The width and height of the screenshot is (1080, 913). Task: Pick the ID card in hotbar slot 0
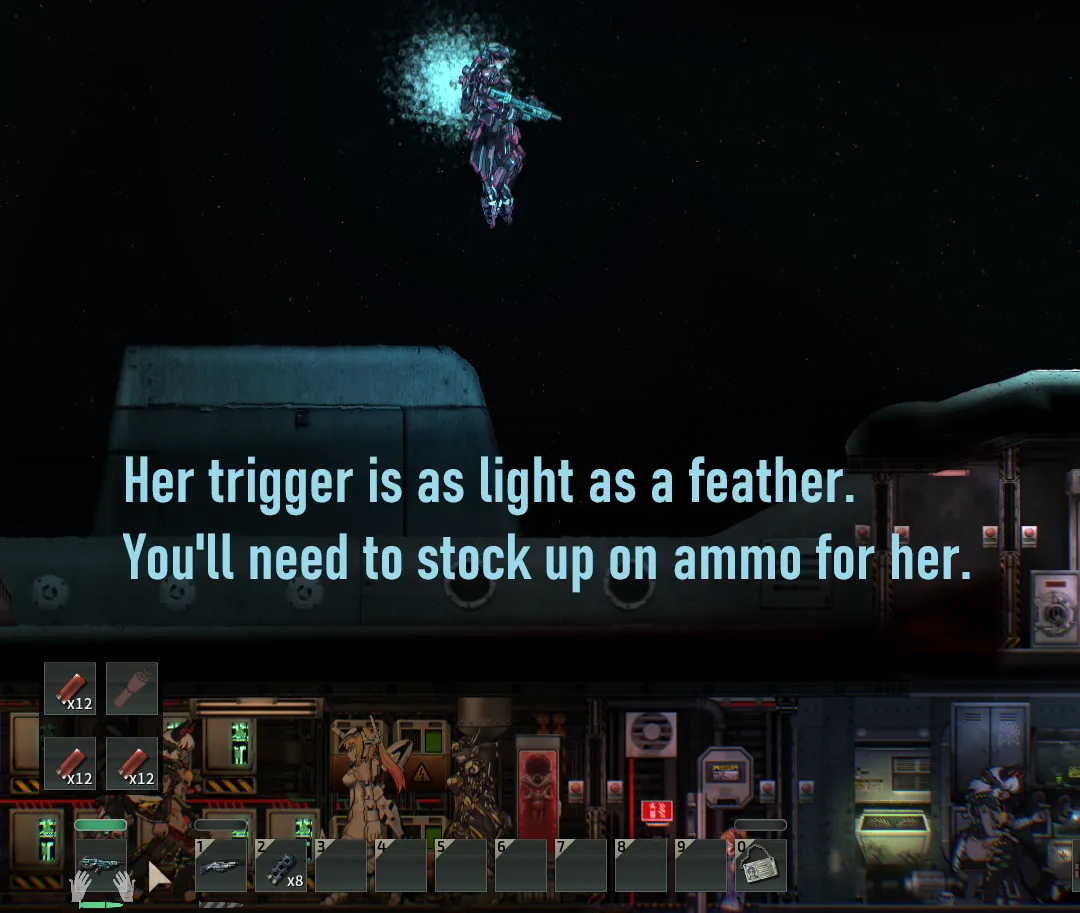(761, 865)
